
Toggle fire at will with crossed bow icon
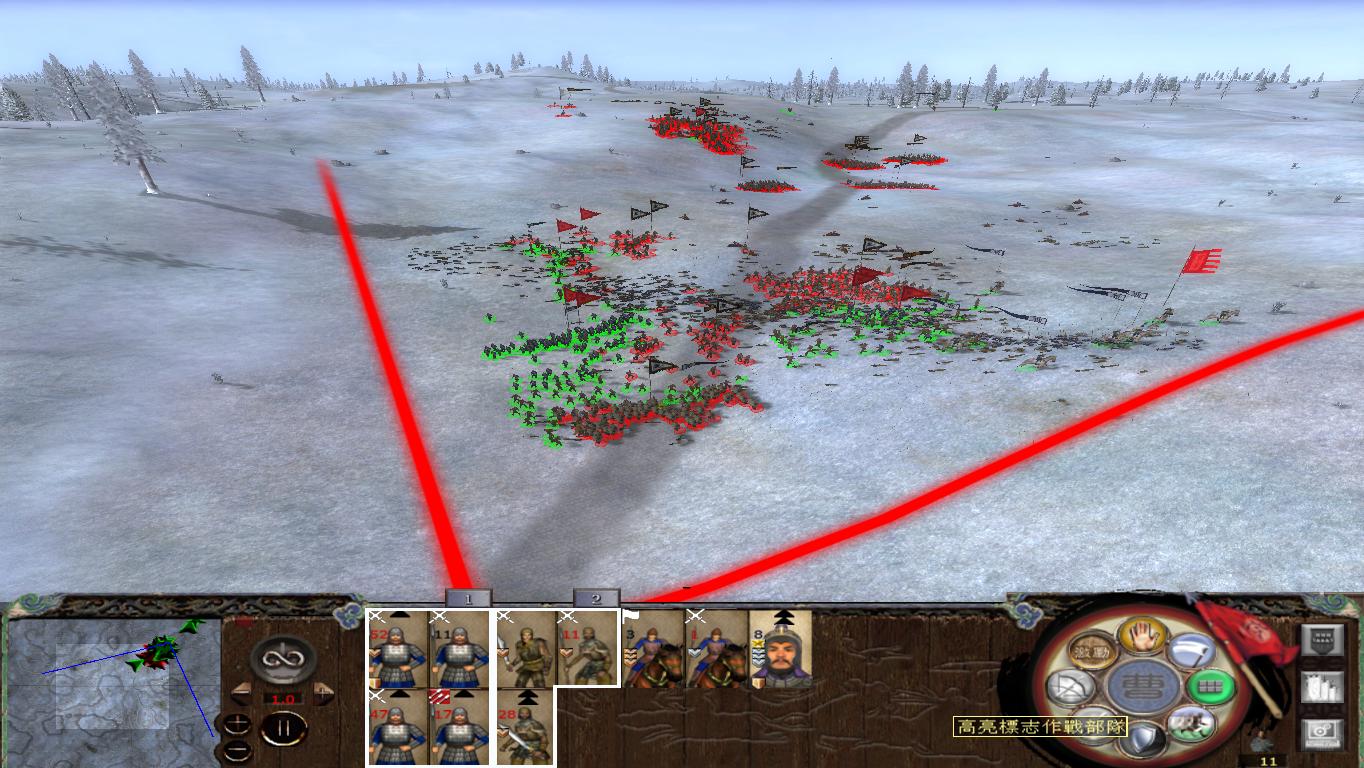pos(1071,686)
